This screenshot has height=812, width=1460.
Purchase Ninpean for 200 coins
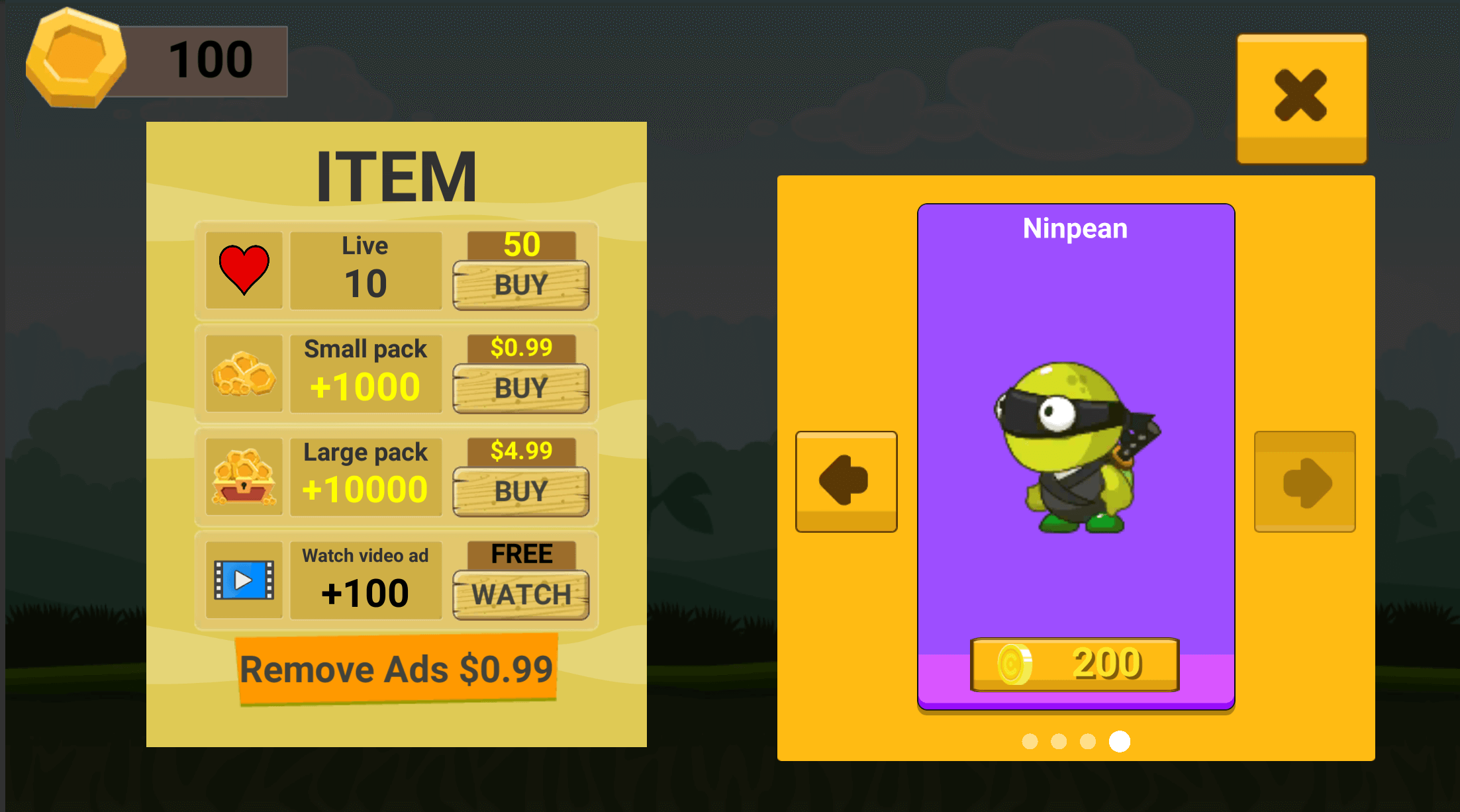pos(1074,664)
